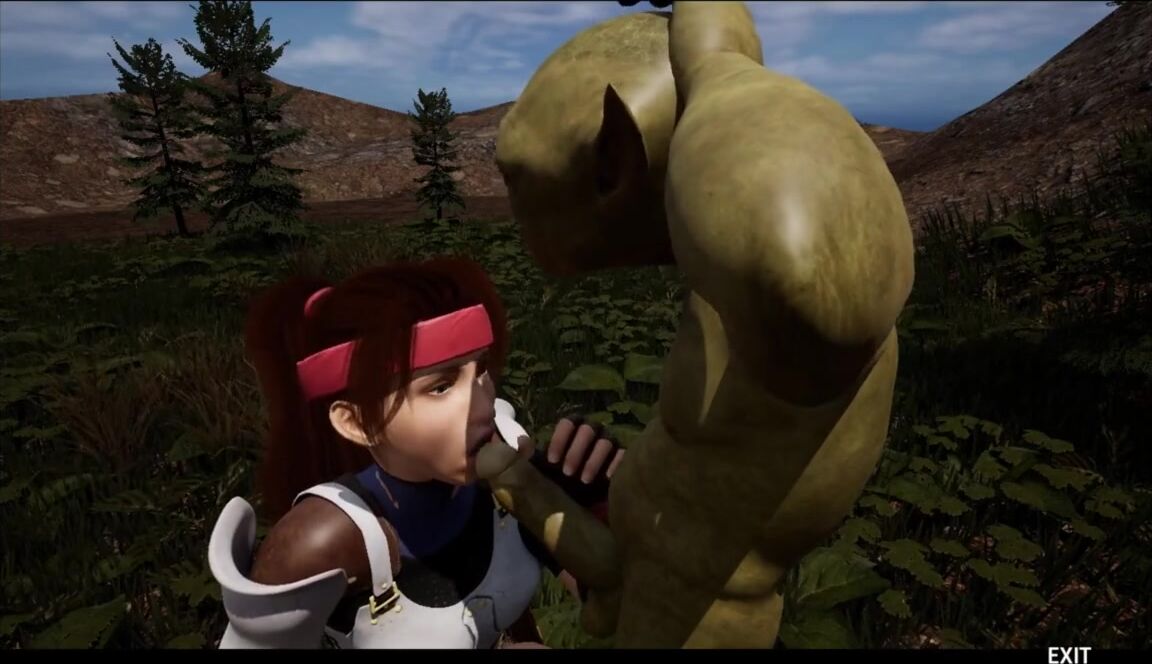This screenshot has width=1152, height=664.
Task: Click the EXIT button
Action: coord(1068,655)
